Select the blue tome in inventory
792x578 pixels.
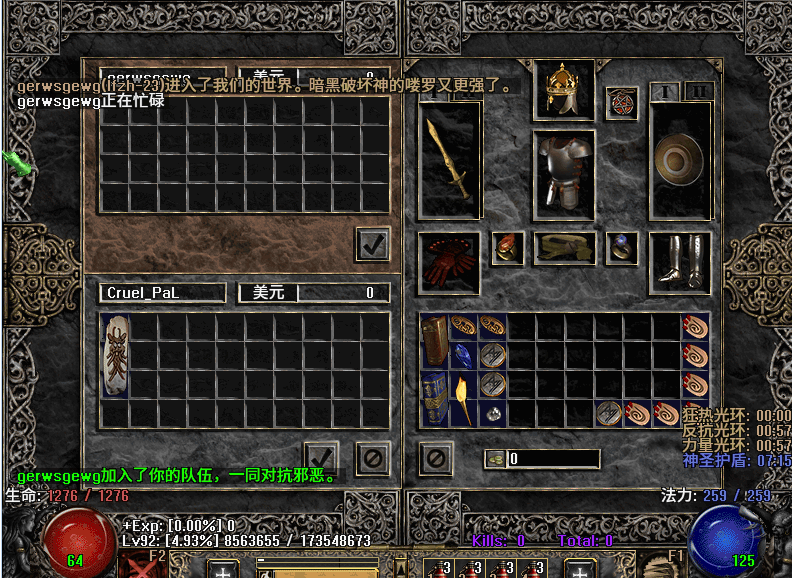point(434,398)
